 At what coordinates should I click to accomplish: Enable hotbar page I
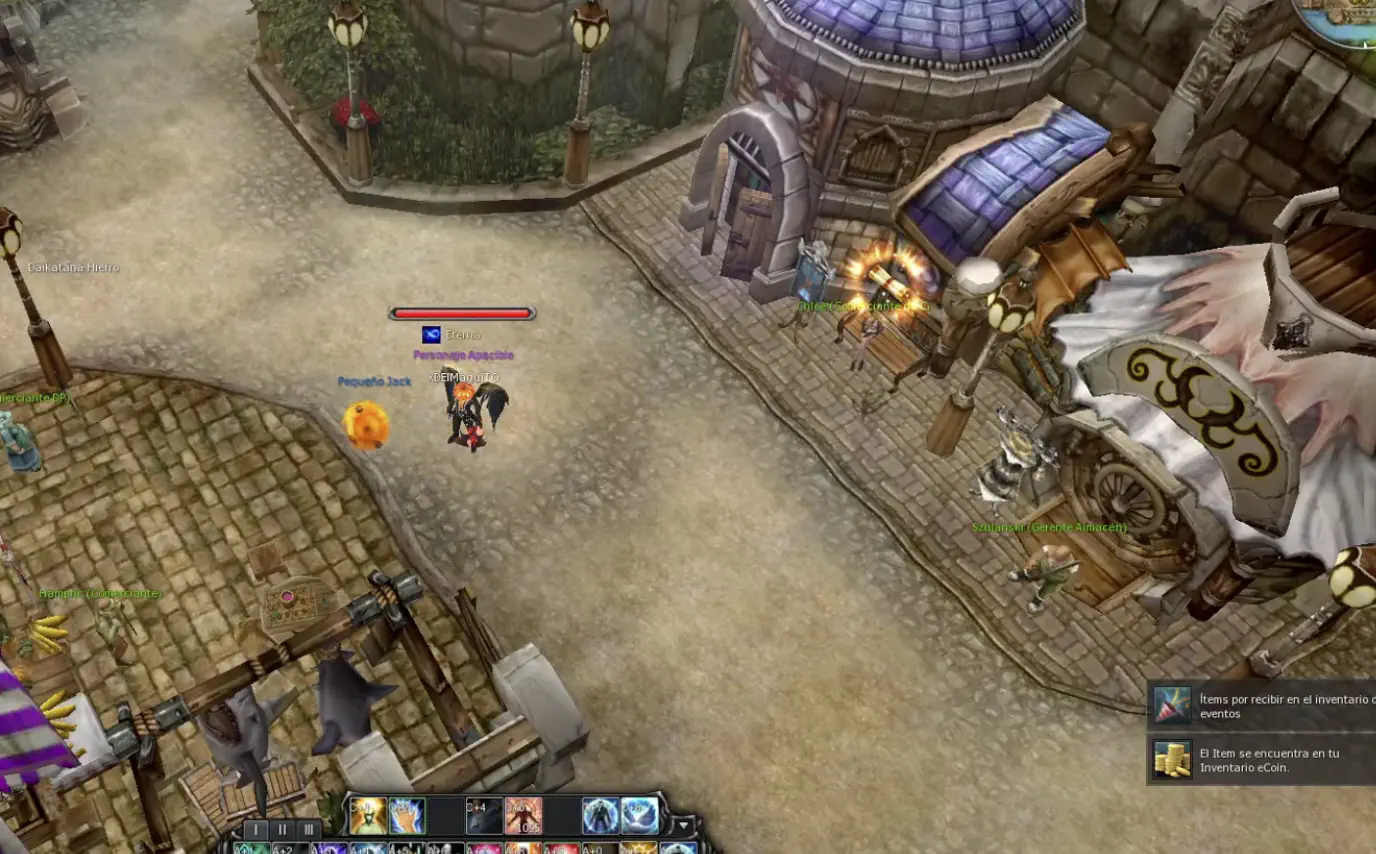tap(255, 830)
